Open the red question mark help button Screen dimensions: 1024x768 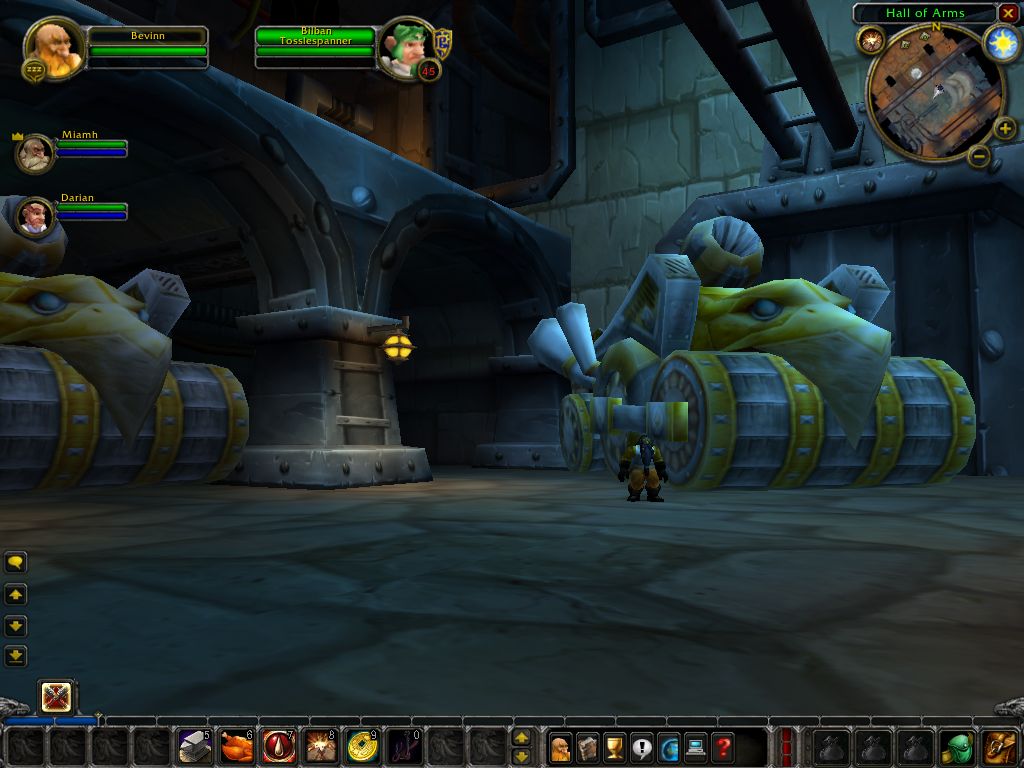[x=723, y=746]
